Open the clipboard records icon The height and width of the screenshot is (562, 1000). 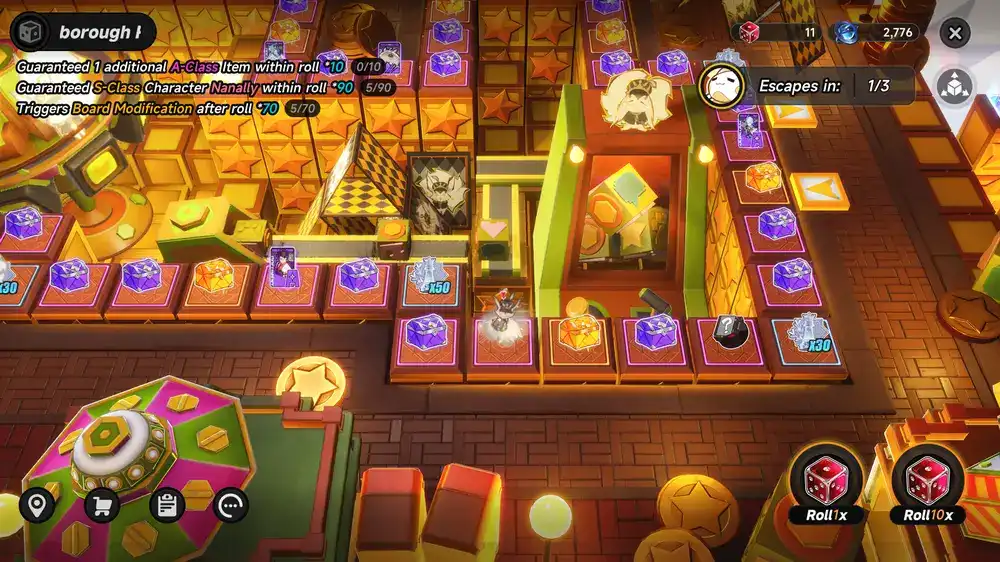[x=167, y=506]
